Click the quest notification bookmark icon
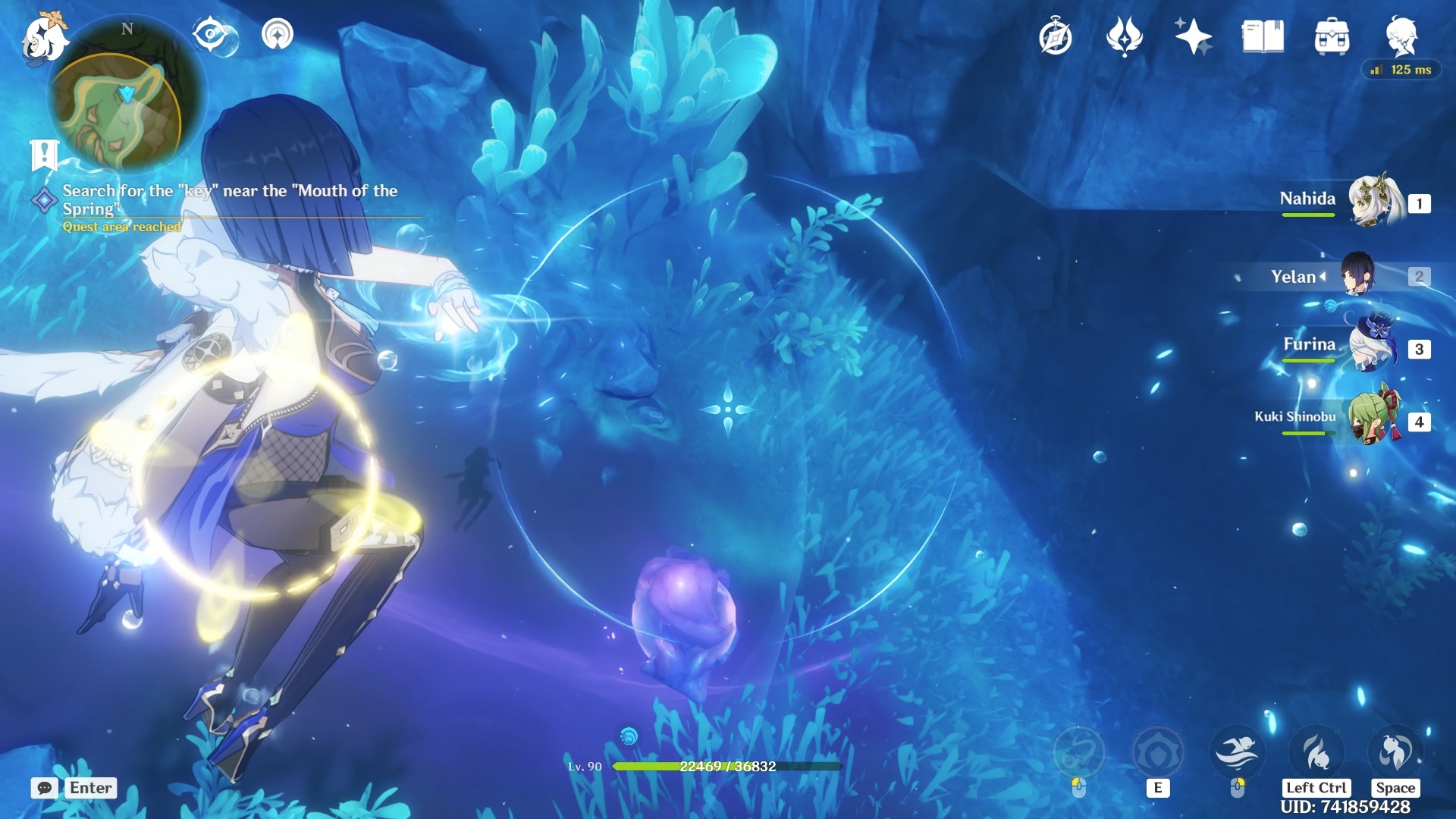Viewport: 1456px width, 819px height. tap(45, 154)
